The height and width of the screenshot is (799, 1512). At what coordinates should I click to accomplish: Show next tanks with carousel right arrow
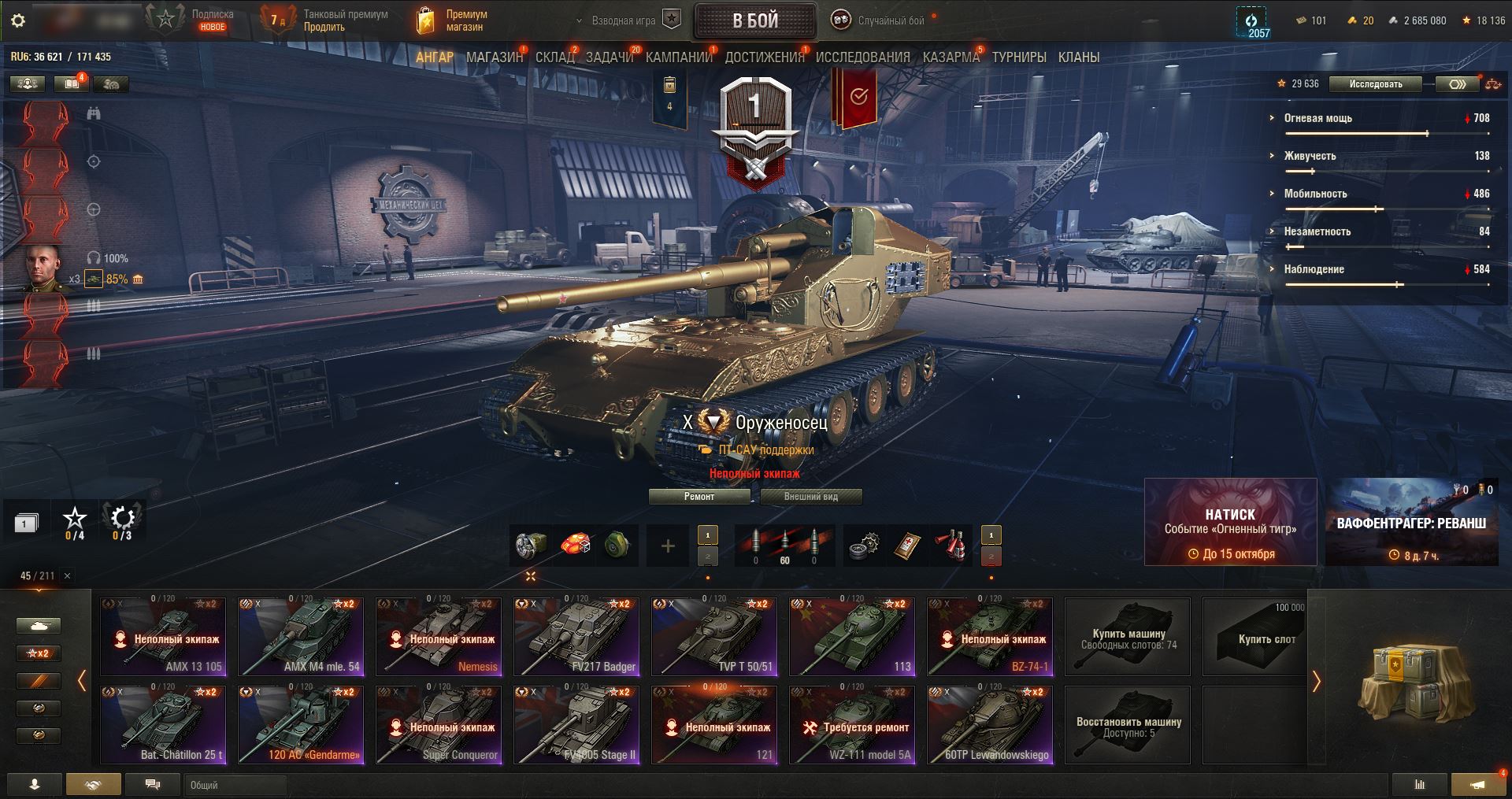pyautogui.click(x=1316, y=681)
